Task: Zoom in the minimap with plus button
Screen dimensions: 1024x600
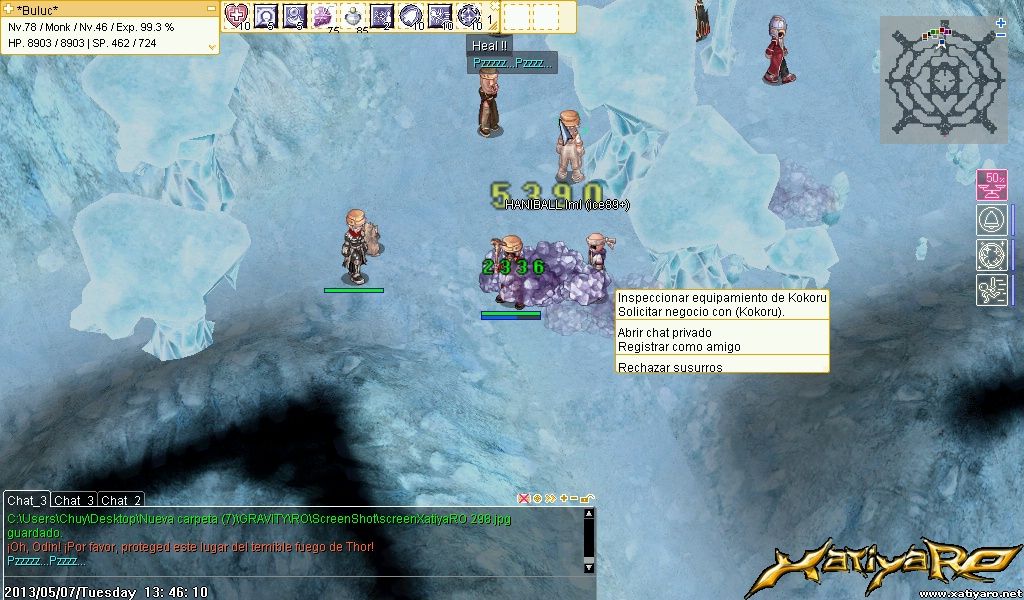Action: pyautogui.click(x=1001, y=22)
